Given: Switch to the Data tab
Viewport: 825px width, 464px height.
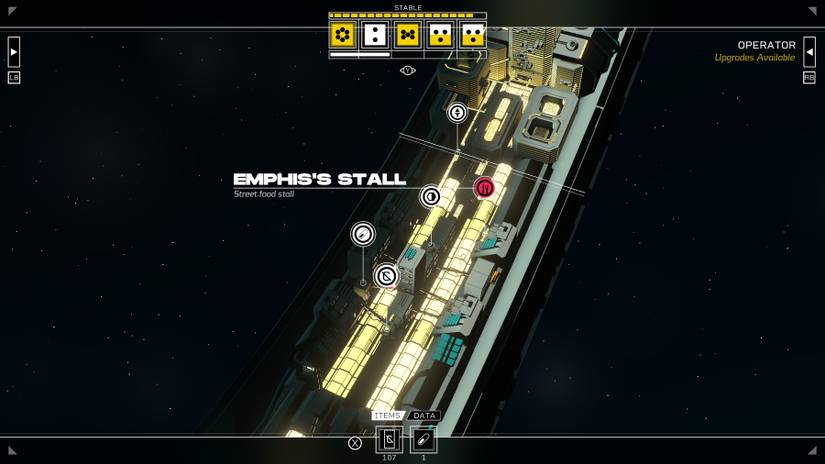Looking at the screenshot, I should click(x=424, y=416).
